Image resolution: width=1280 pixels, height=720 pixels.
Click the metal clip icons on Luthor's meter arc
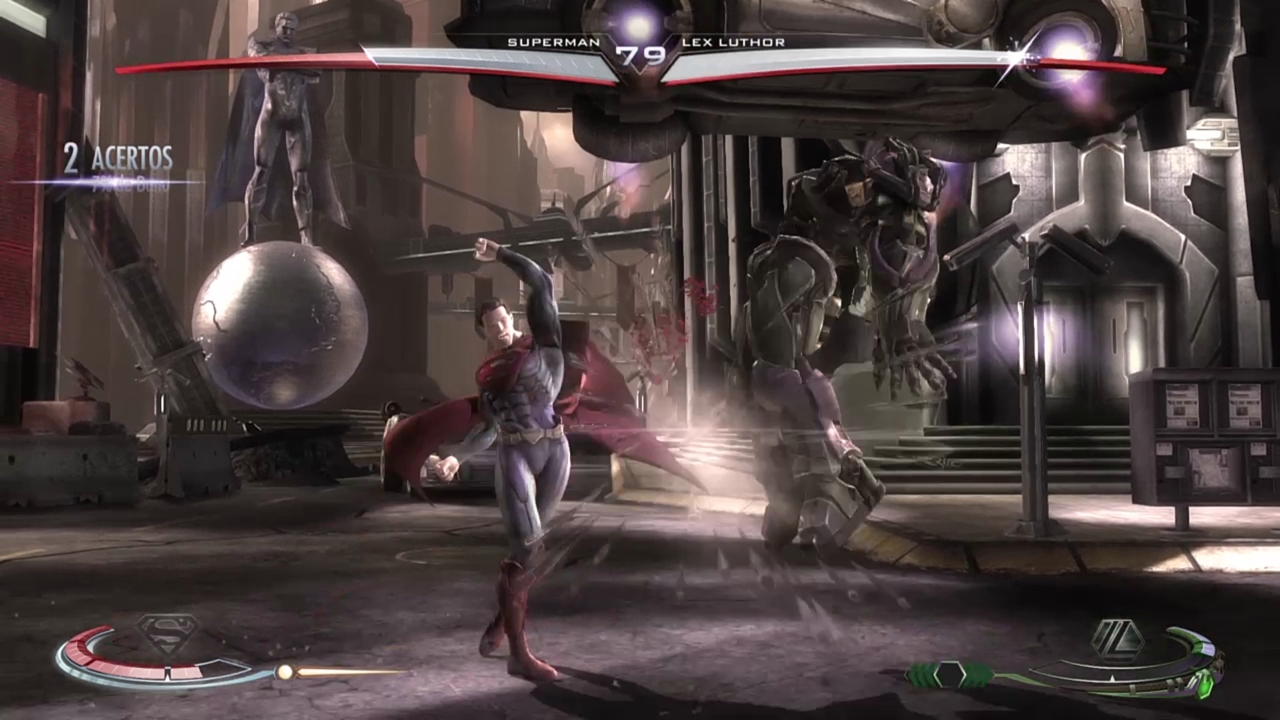(1175, 685)
